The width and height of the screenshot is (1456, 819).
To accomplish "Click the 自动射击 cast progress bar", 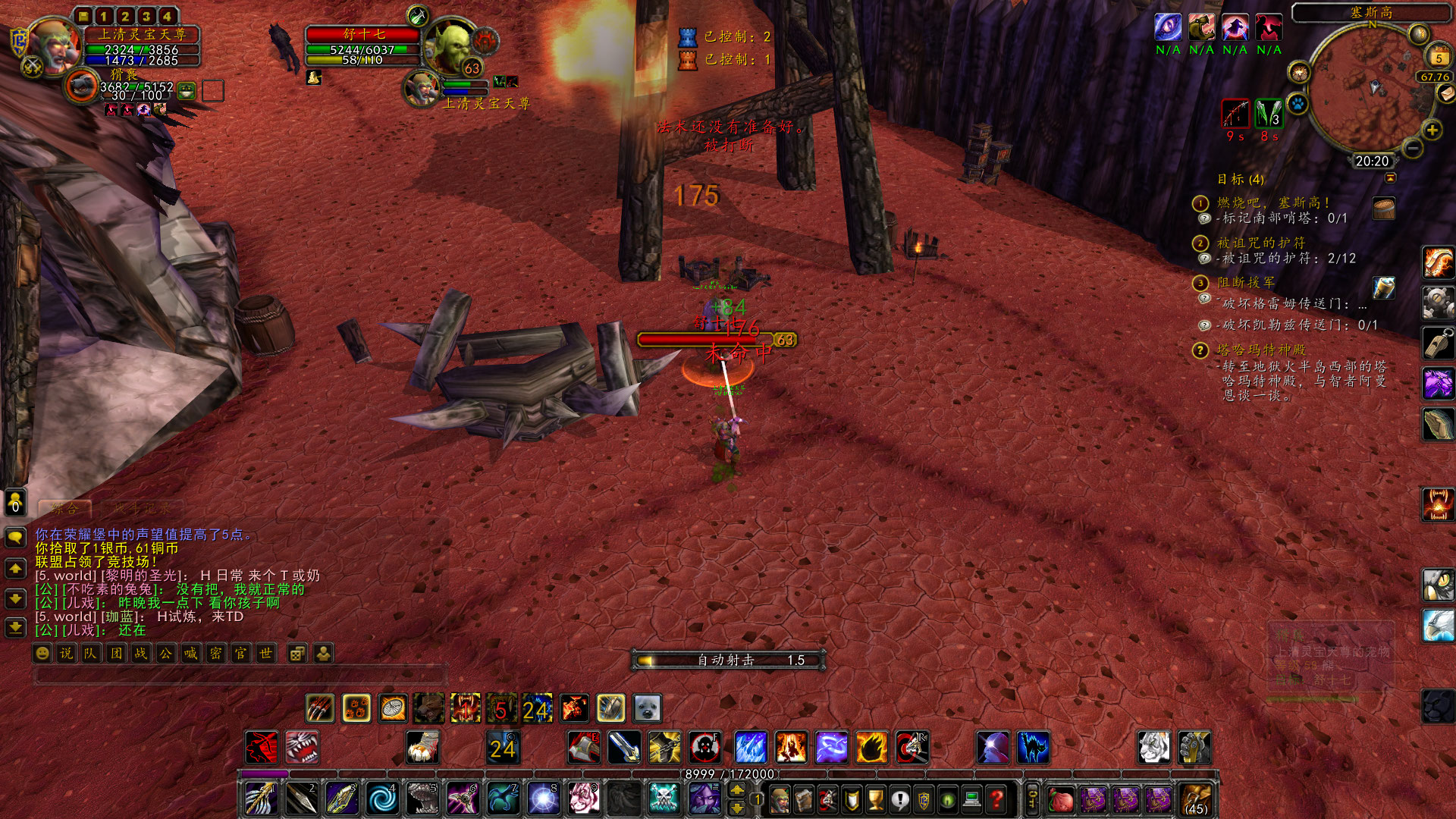I will (728, 660).
